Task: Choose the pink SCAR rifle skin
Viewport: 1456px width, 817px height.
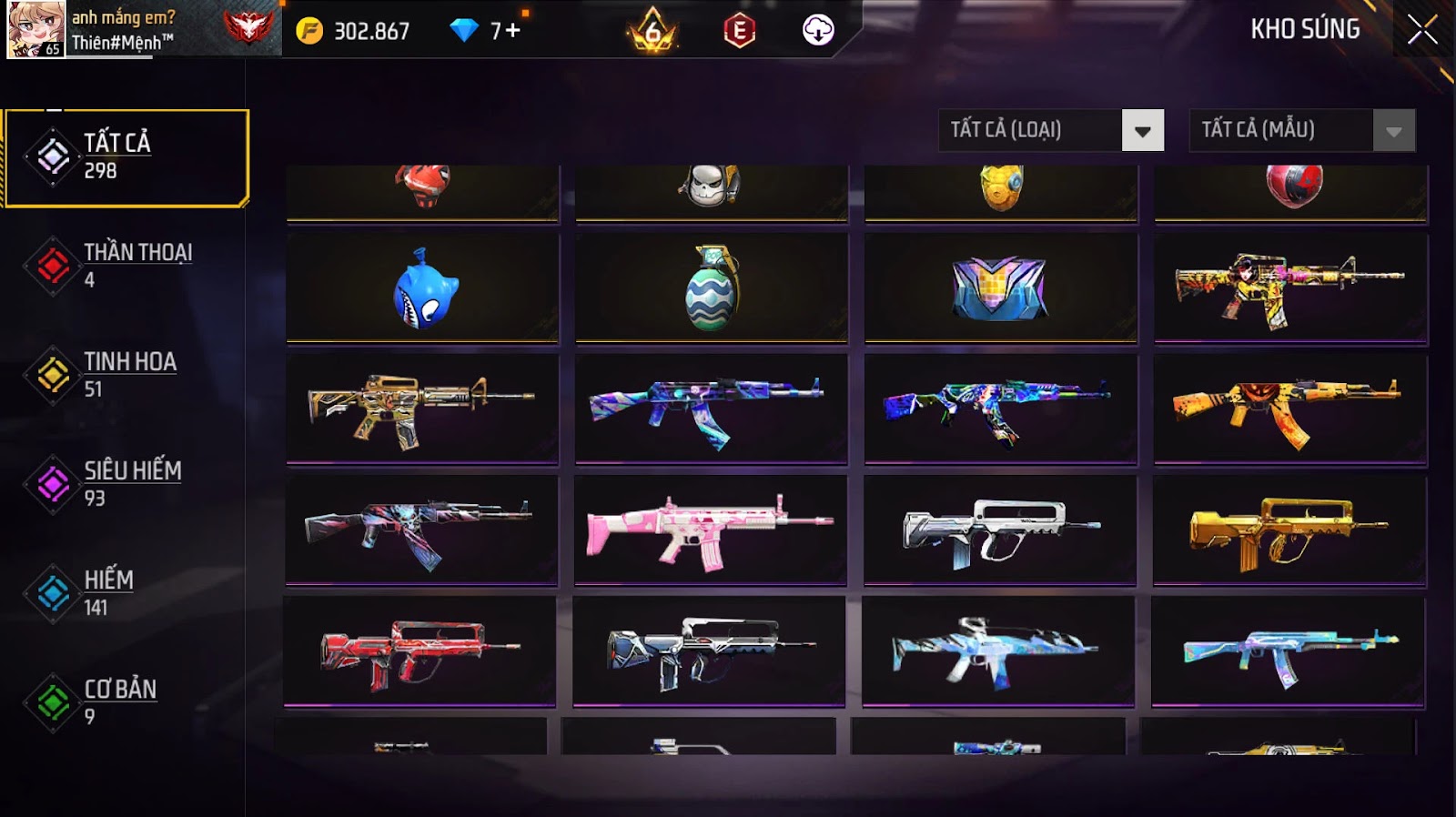Action: (710, 530)
